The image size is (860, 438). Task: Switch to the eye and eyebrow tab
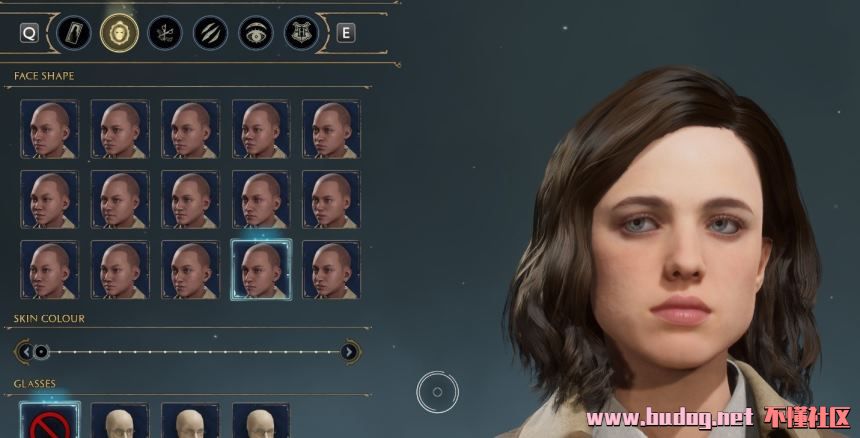click(255, 33)
